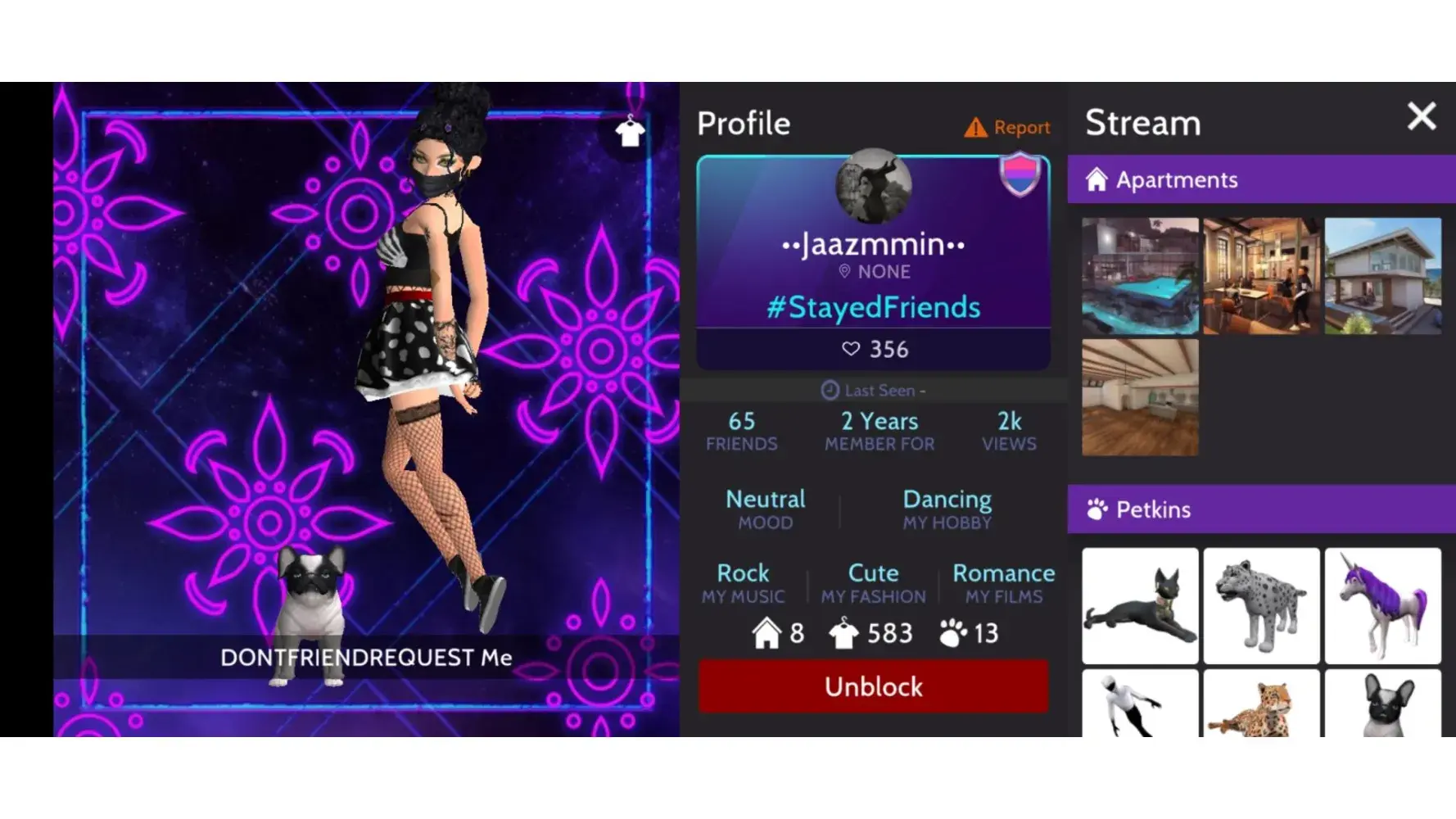View the pool apartment thumbnail
The height and width of the screenshot is (819, 1456).
coord(1139,276)
